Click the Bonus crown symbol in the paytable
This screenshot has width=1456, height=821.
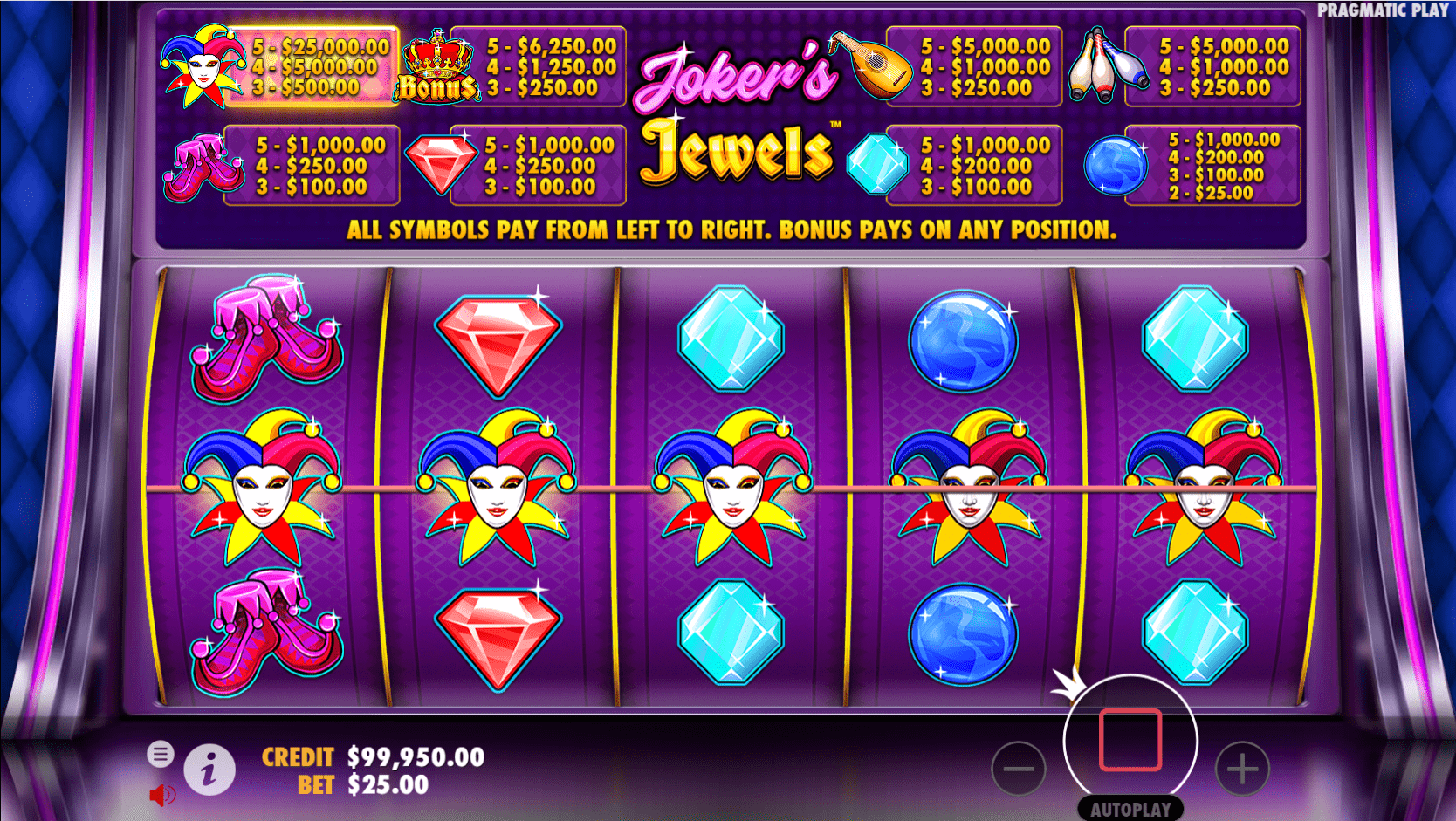click(x=437, y=65)
